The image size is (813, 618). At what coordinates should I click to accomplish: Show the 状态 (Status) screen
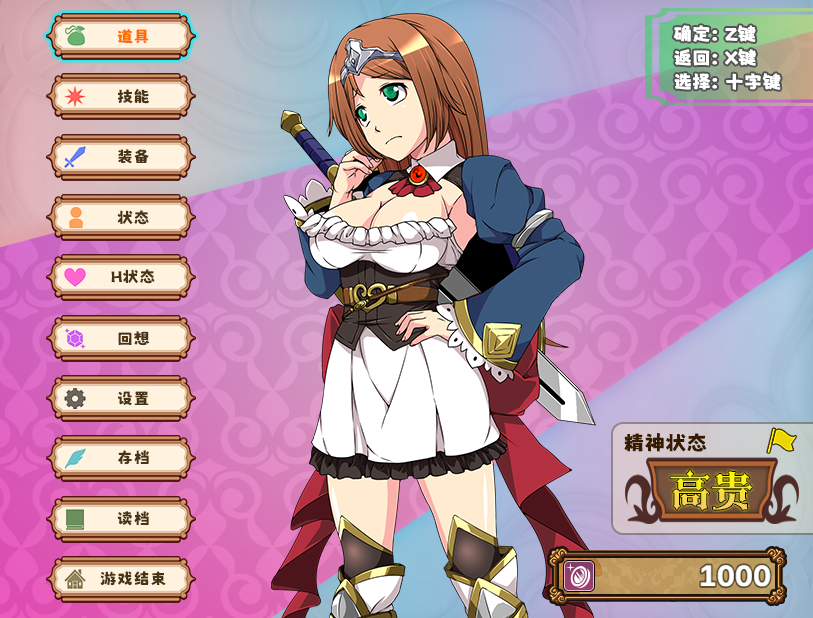pyautogui.click(x=121, y=217)
